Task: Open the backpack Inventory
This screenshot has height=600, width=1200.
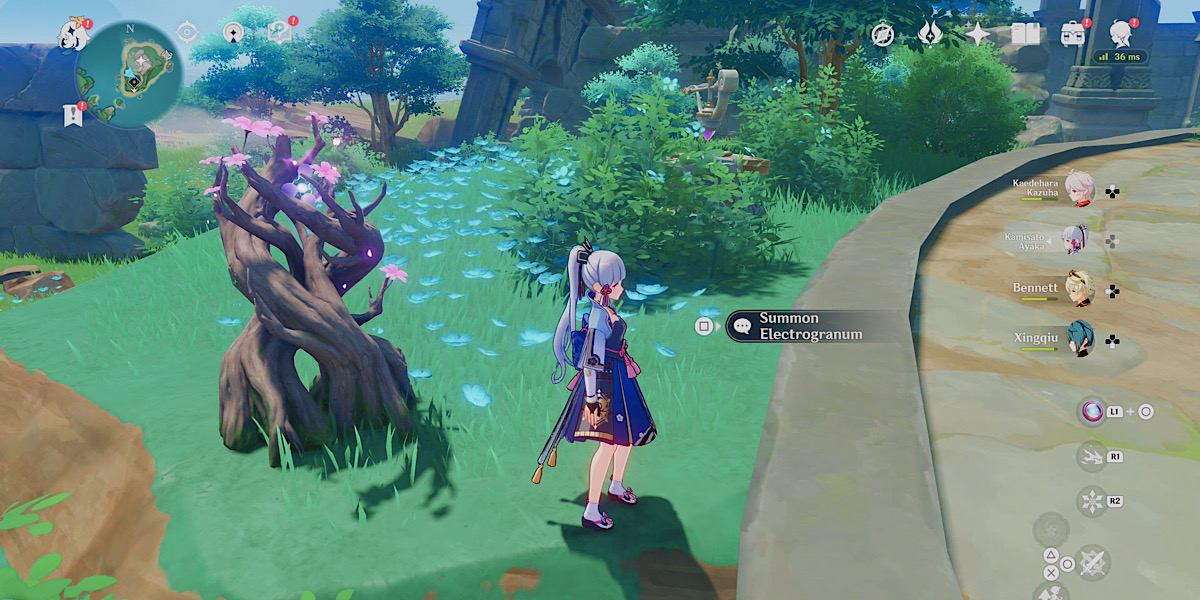Action: point(1074,34)
